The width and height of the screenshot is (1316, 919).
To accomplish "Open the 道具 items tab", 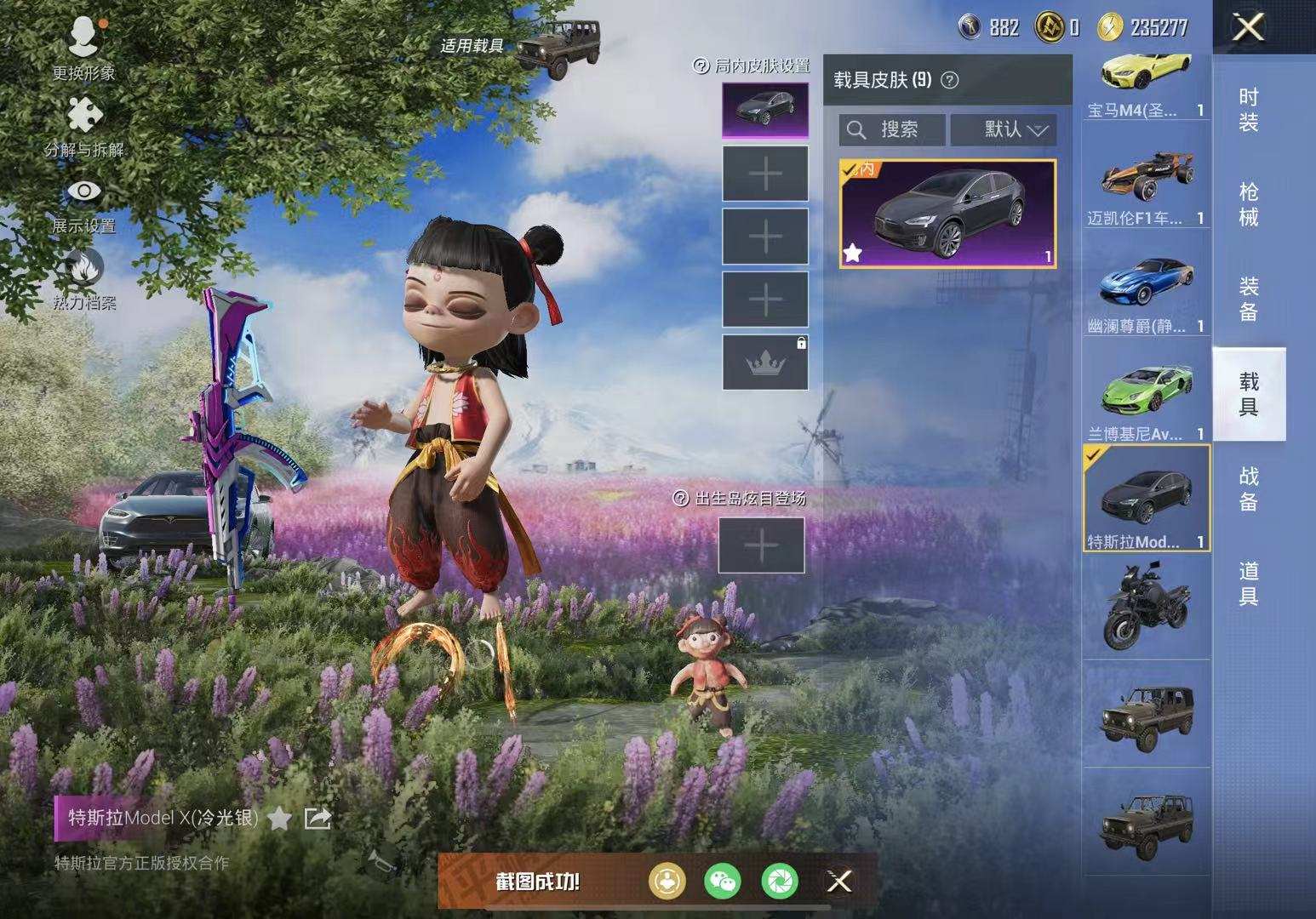I will 1248,584.
